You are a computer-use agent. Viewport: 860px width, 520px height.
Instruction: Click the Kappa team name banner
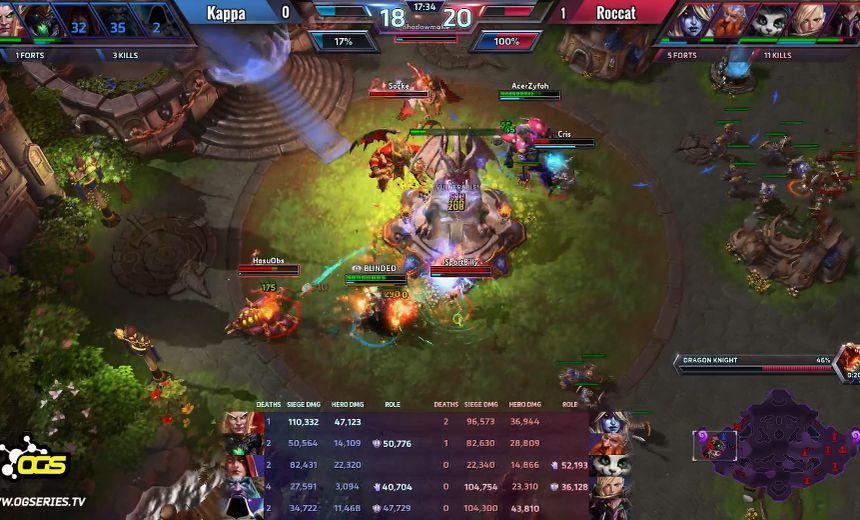226,12
